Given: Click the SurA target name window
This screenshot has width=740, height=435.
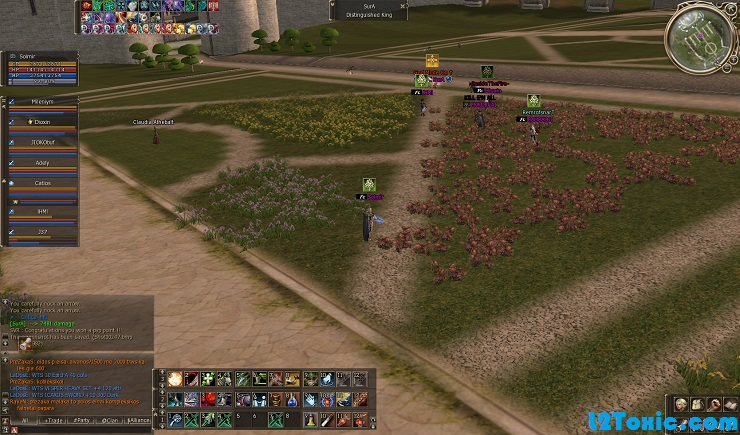Looking at the screenshot, I should pos(368,10).
